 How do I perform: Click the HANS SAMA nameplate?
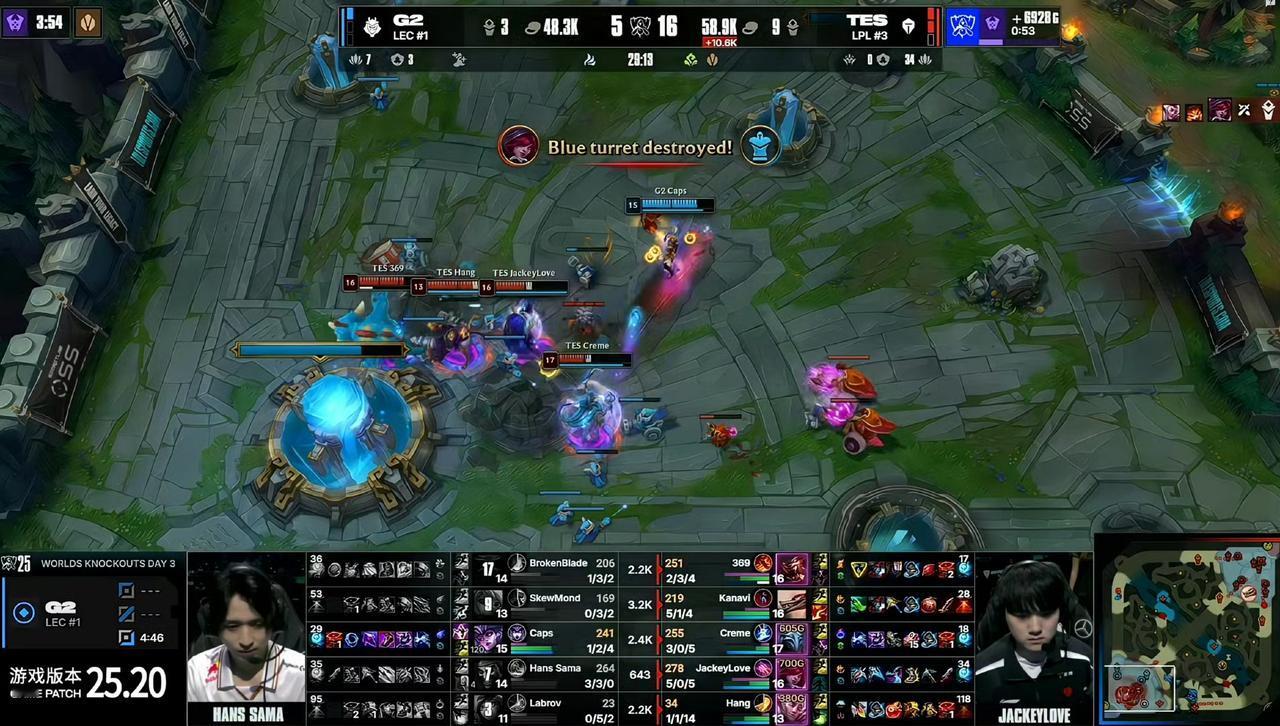247,714
